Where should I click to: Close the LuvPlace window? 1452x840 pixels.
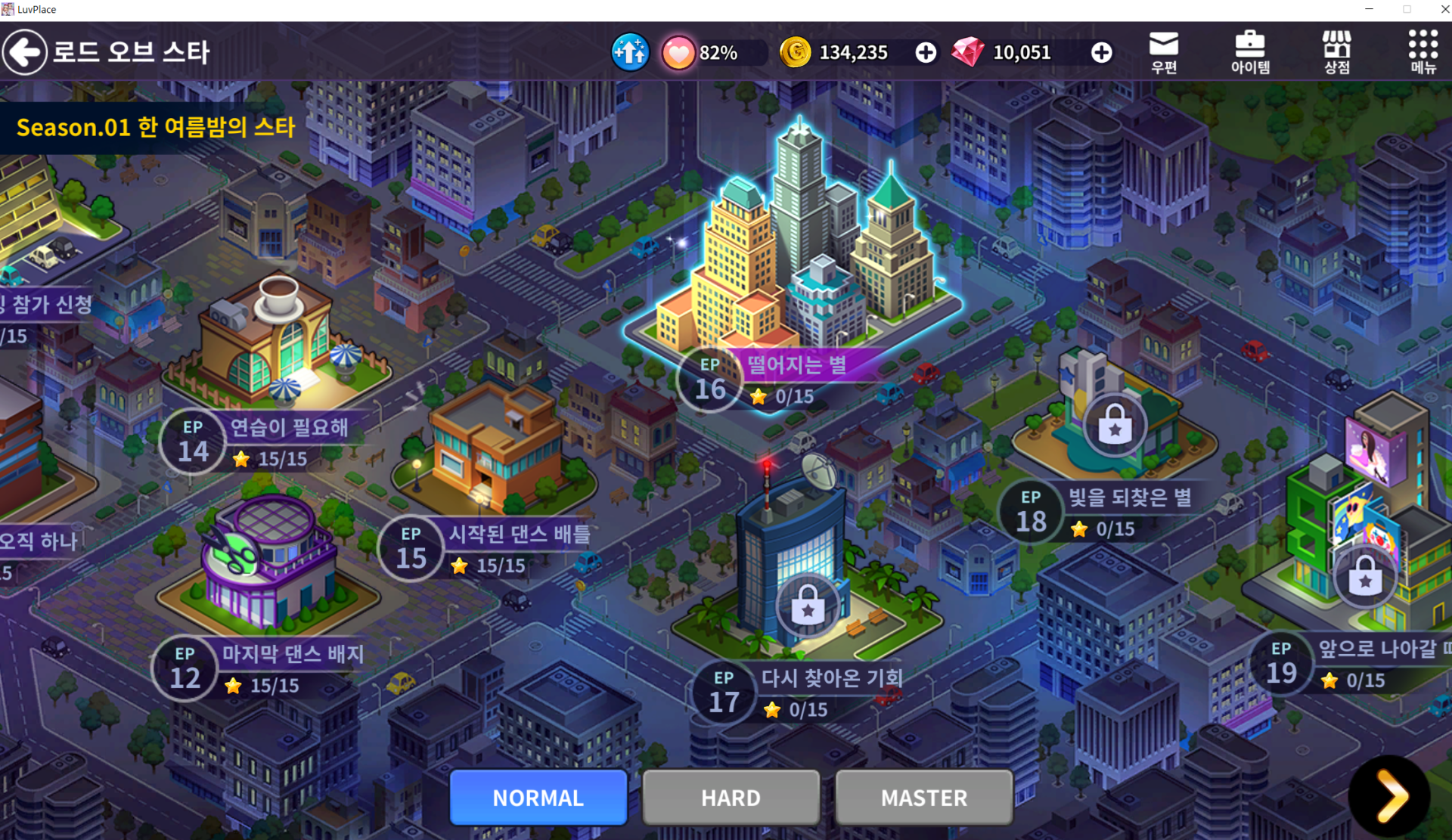1443,9
